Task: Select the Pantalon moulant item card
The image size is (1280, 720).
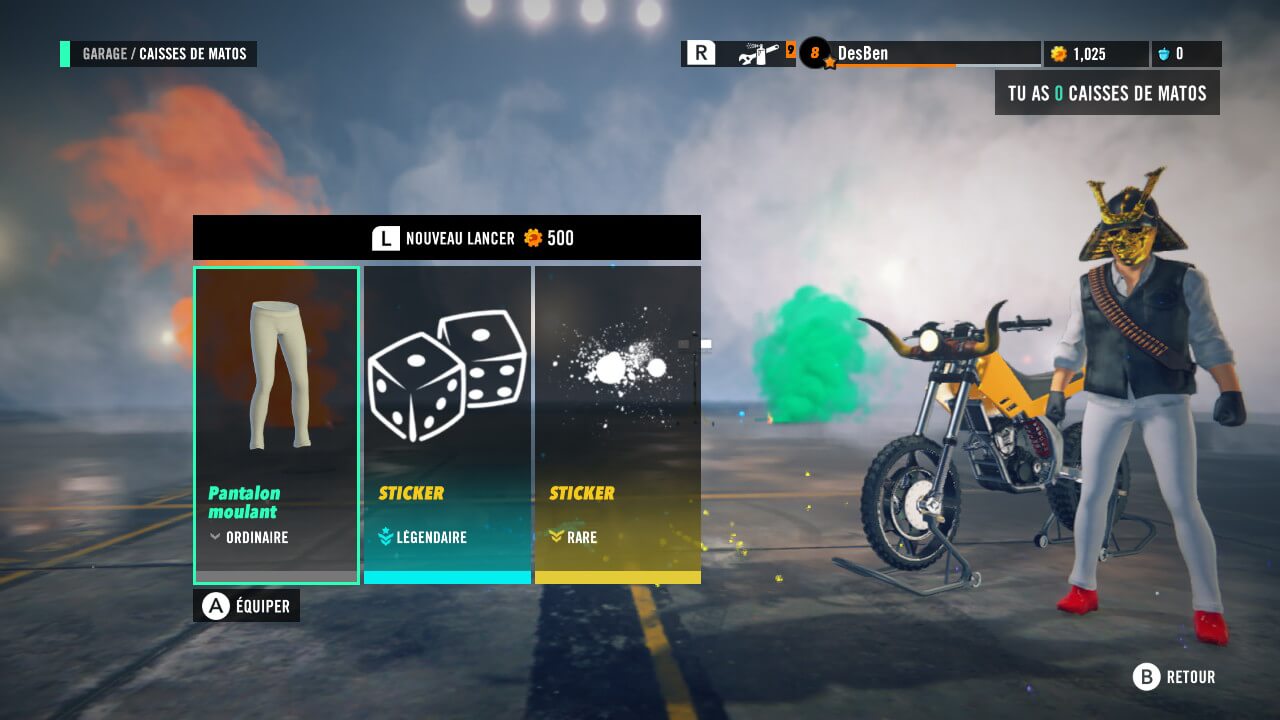Action: tap(276, 424)
